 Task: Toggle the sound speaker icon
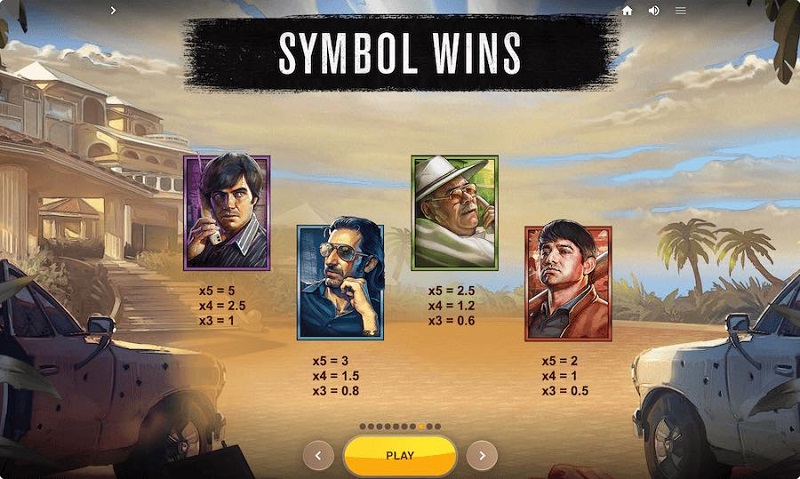click(x=654, y=10)
